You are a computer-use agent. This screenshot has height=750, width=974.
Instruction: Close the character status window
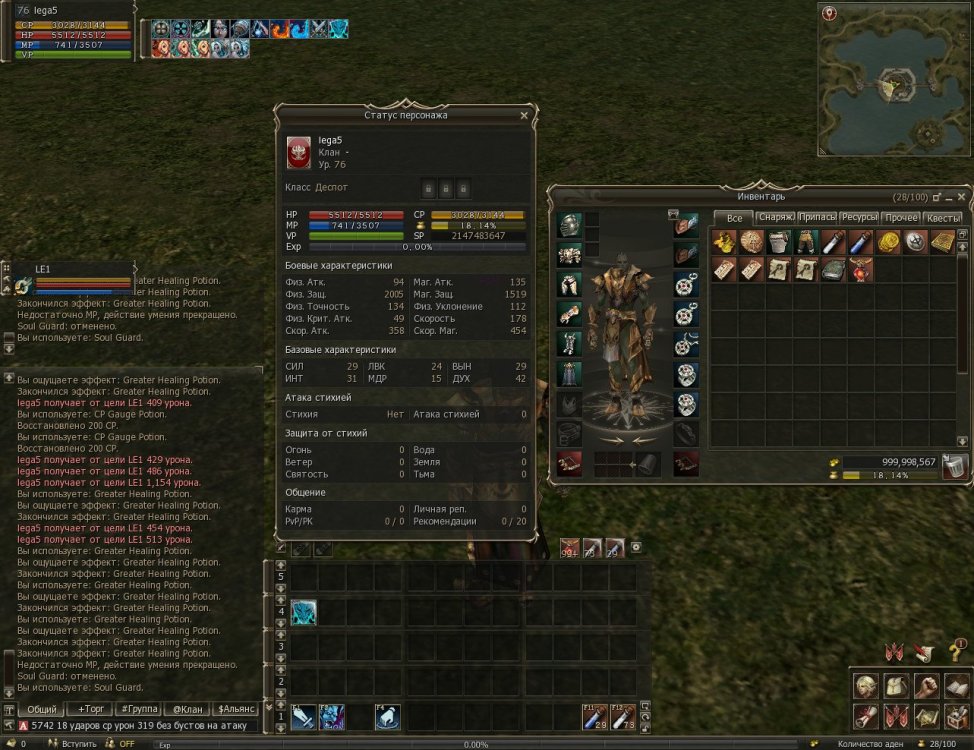[524, 116]
